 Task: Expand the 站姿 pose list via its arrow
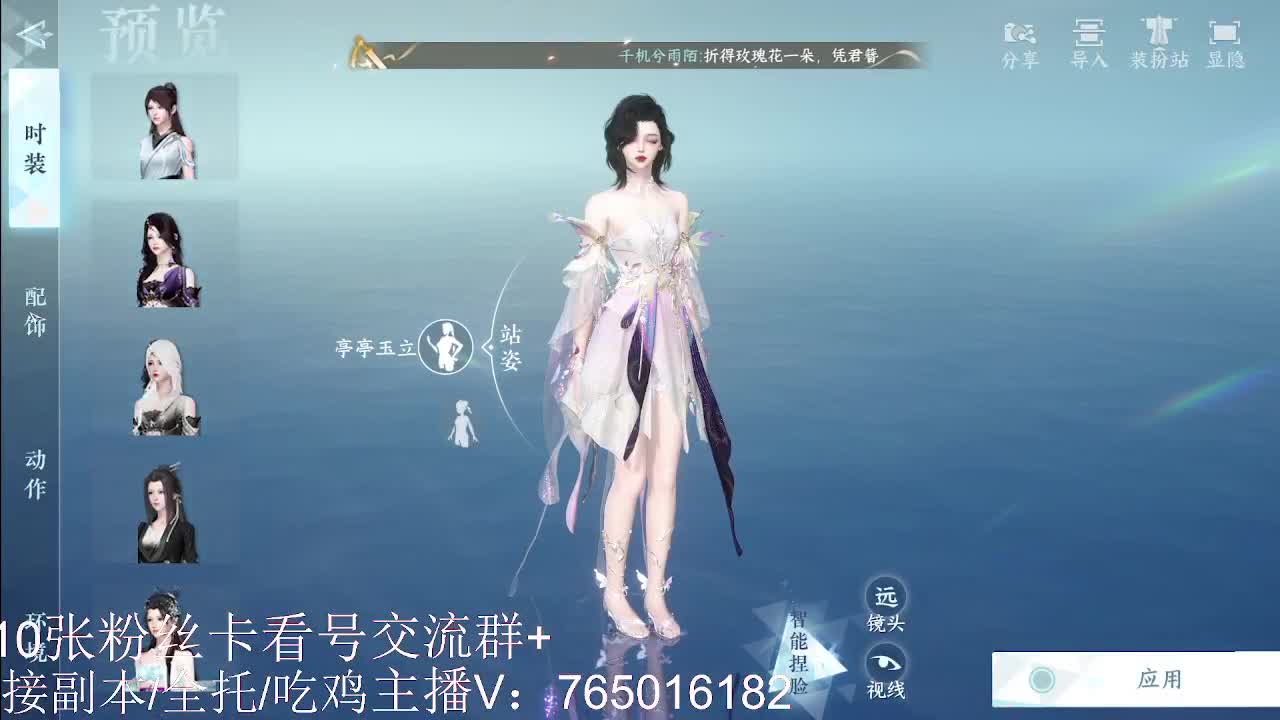487,347
